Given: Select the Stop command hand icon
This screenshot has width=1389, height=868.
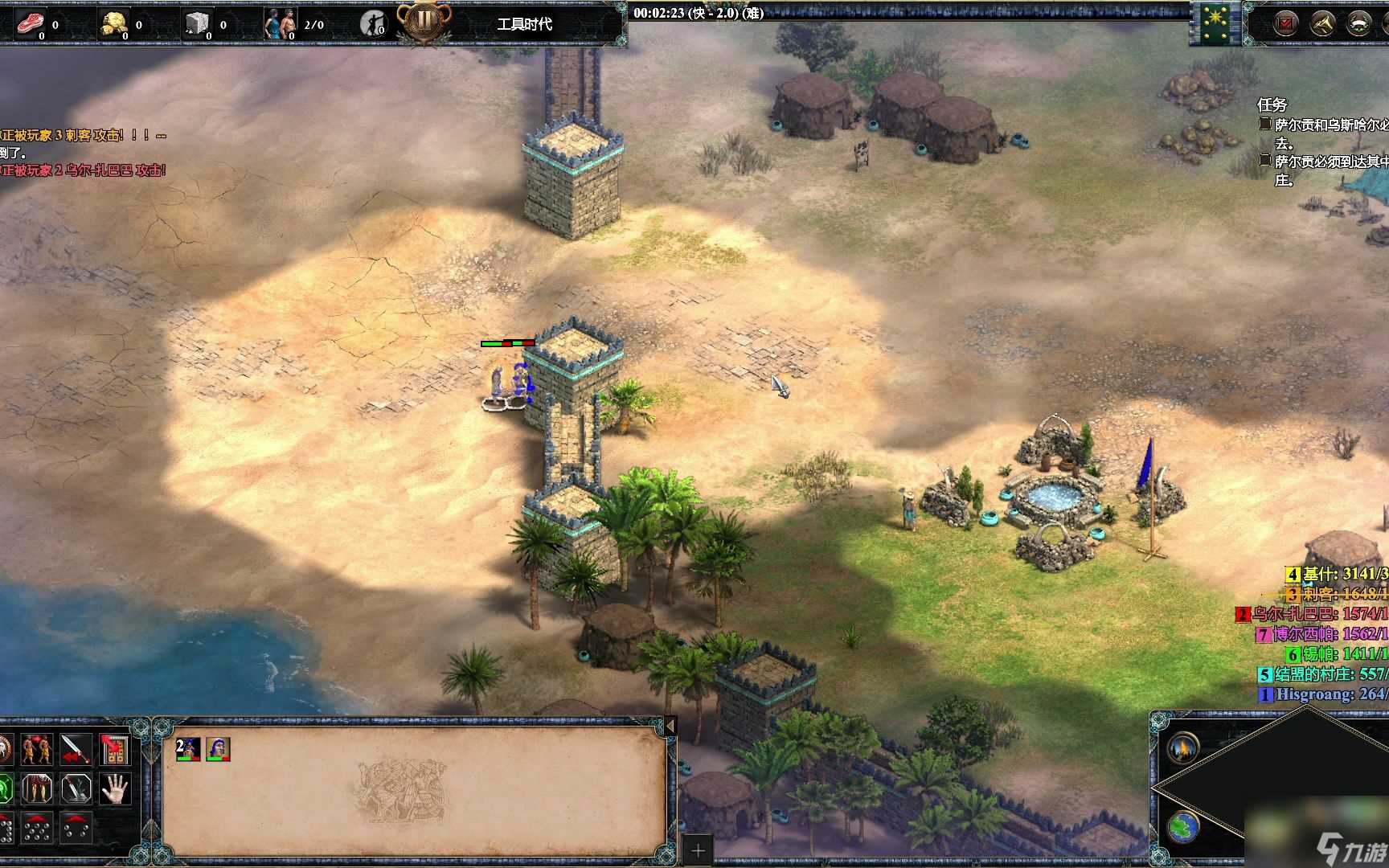Looking at the screenshot, I should coord(114,788).
